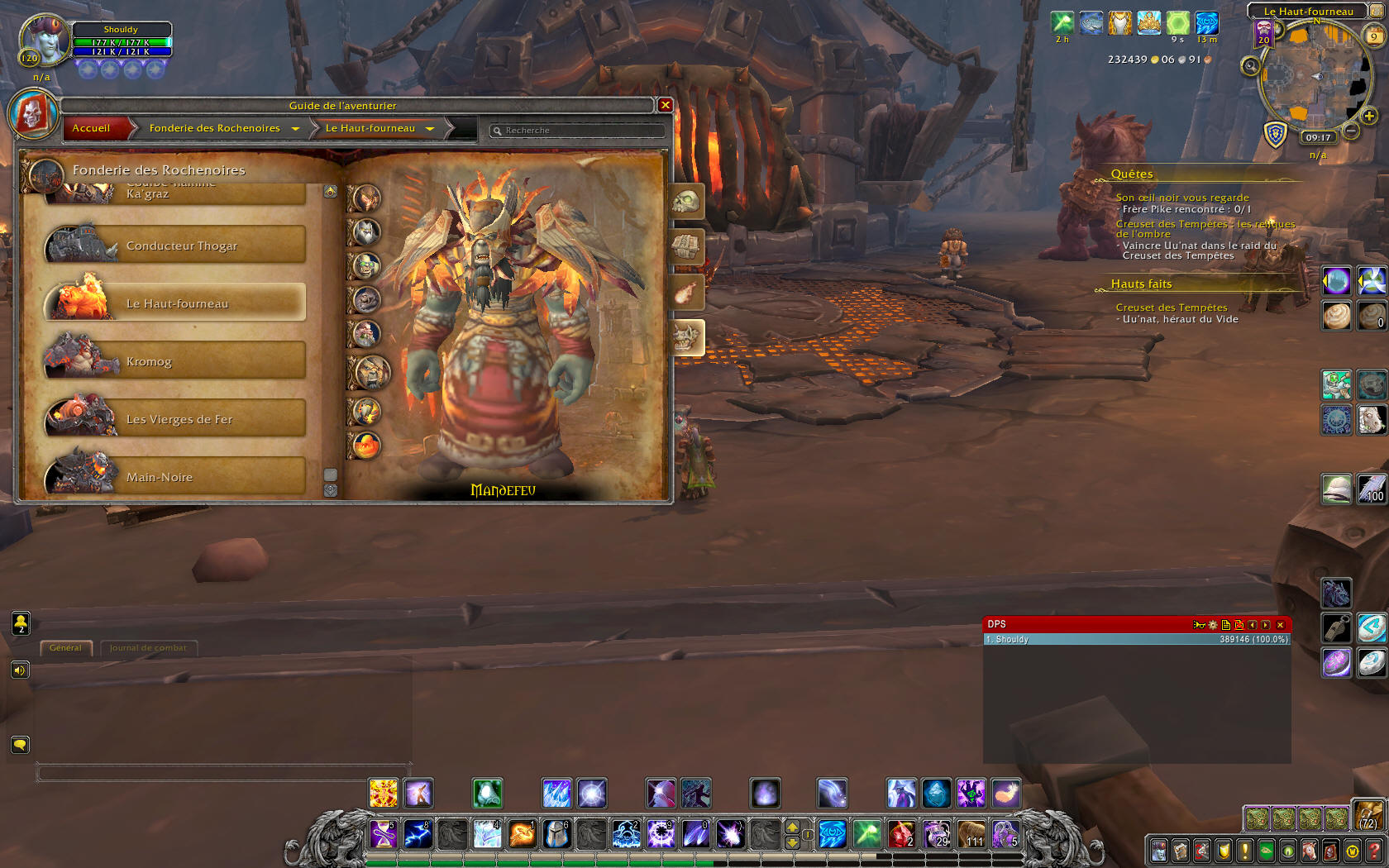This screenshot has height=868, width=1389.
Task: Close the Guide de l'aventurier window
Action: coord(665,105)
